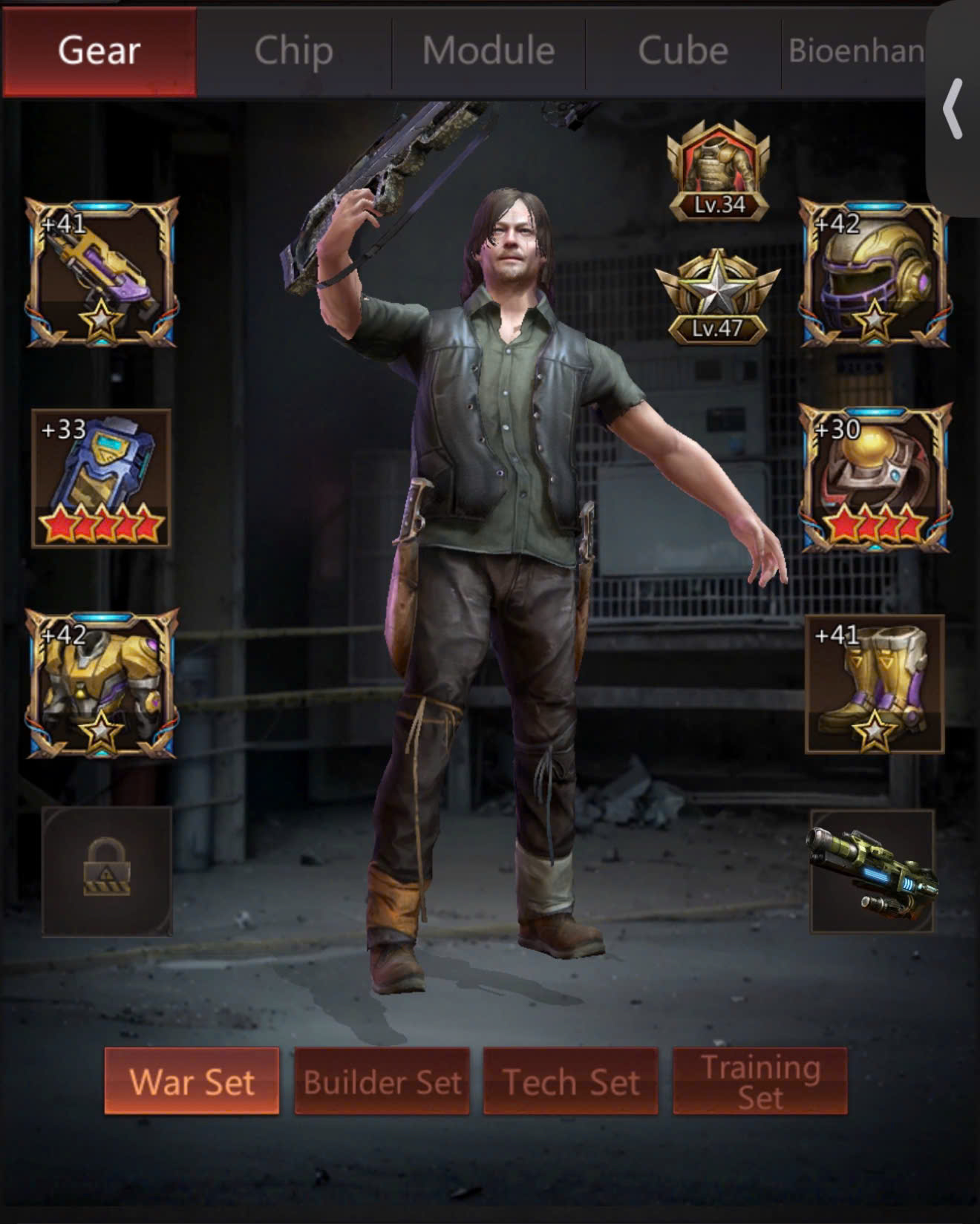980x1224 pixels.
Task: Choose the Tech Set loadout
Action: (x=571, y=1081)
